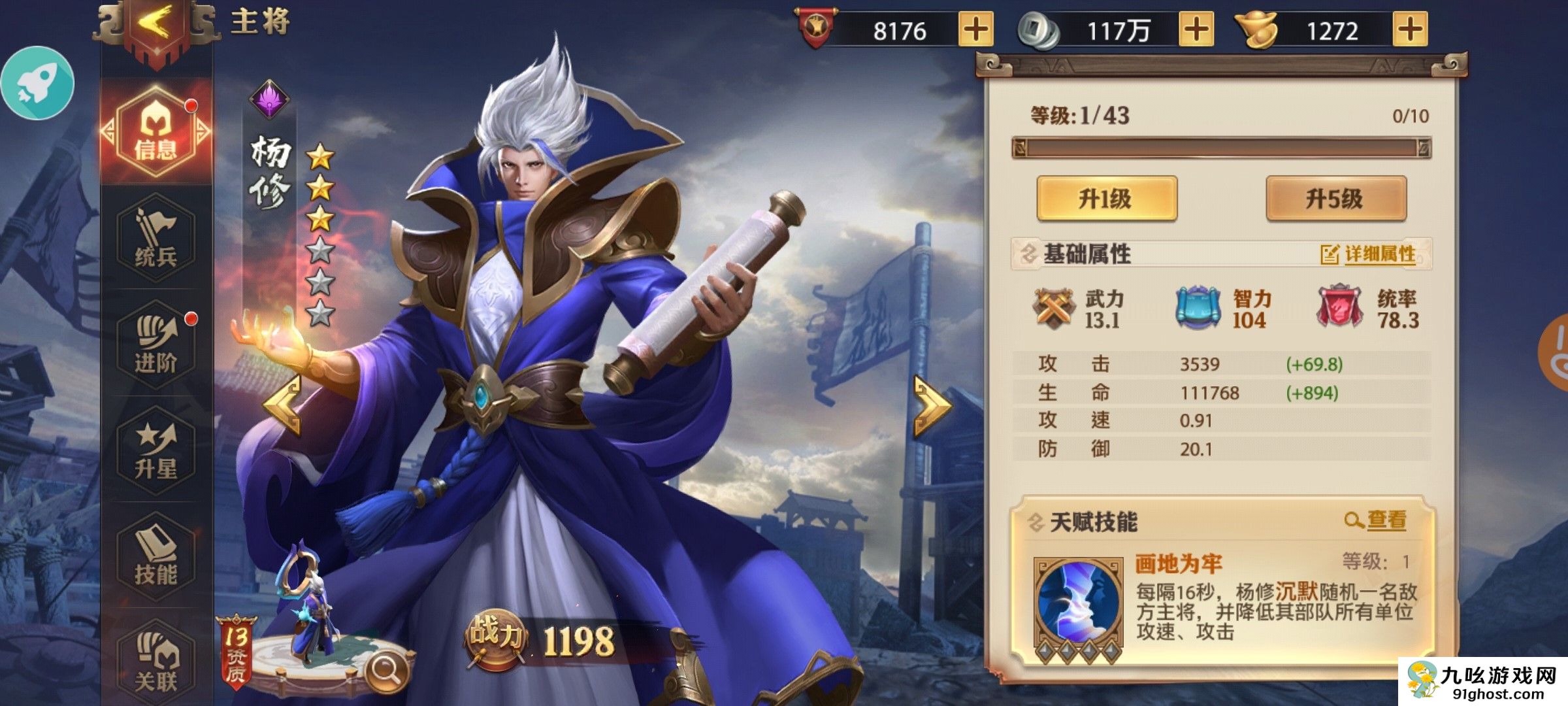Tap the teal rocket booster icon
The image size is (1568, 706).
pyautogui.click(x=38, y=83)
